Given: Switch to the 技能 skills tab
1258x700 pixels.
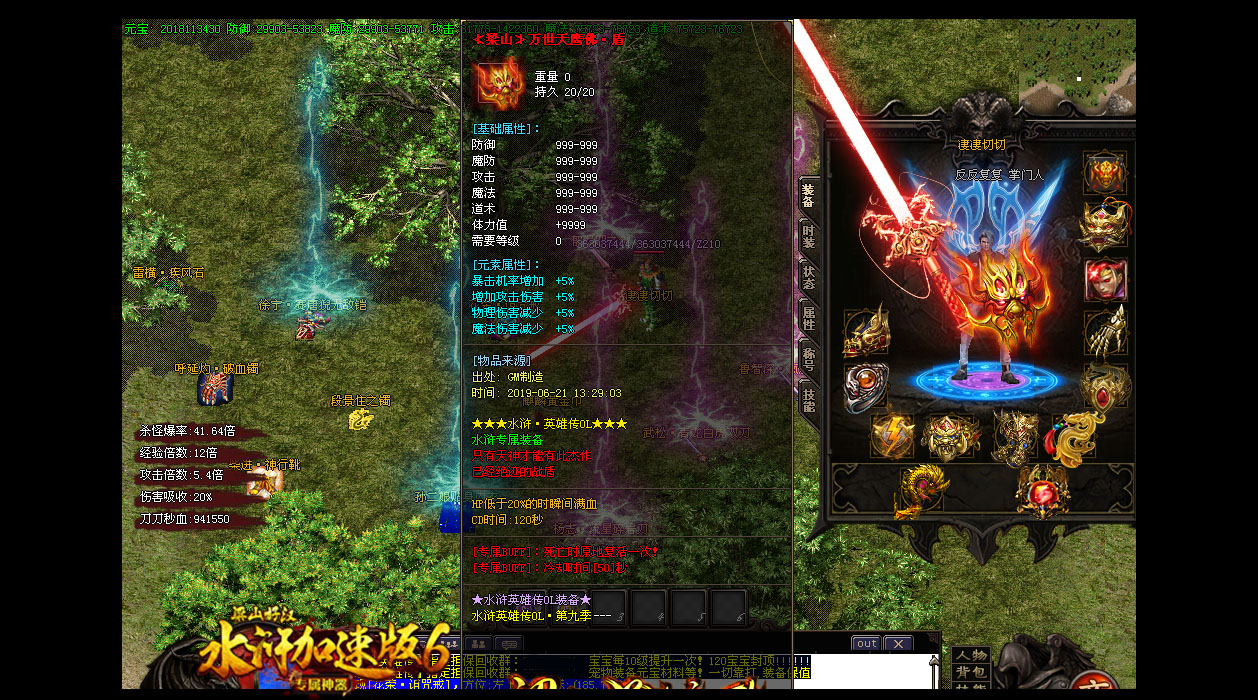Looking at the screenshot, I should click(x=807, y=400).
